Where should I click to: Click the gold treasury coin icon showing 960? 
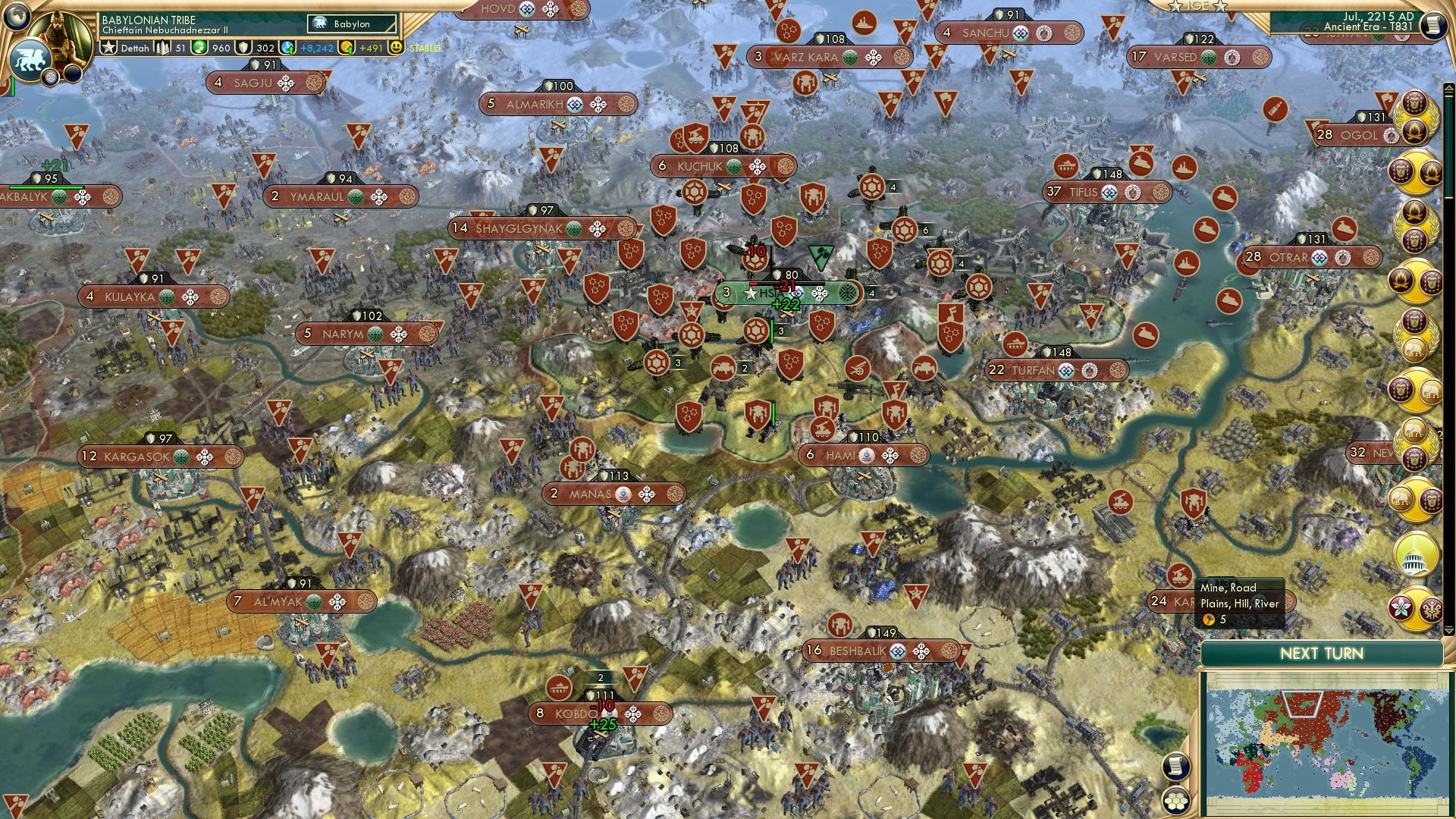198,48
